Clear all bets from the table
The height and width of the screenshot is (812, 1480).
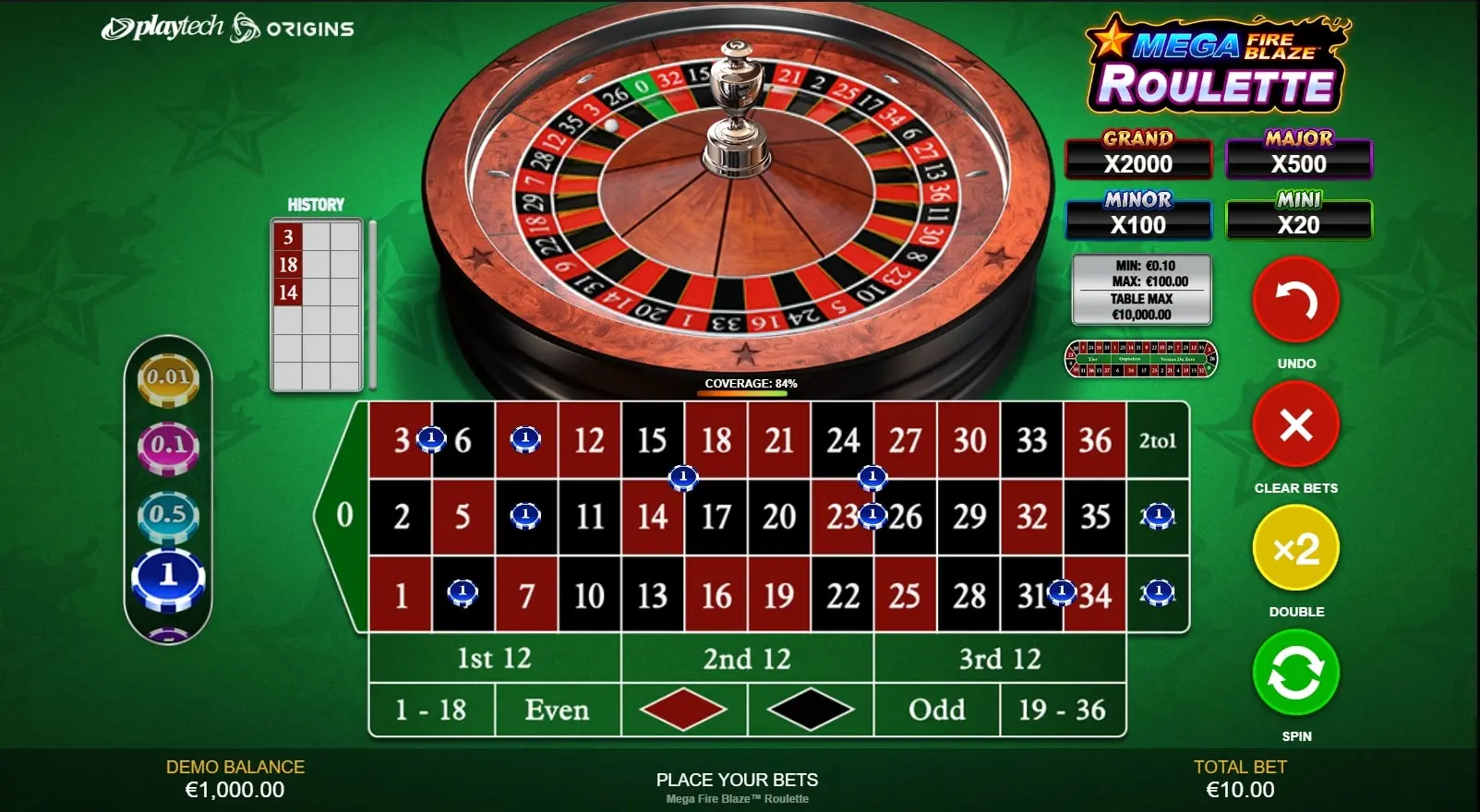(1295, 425)
